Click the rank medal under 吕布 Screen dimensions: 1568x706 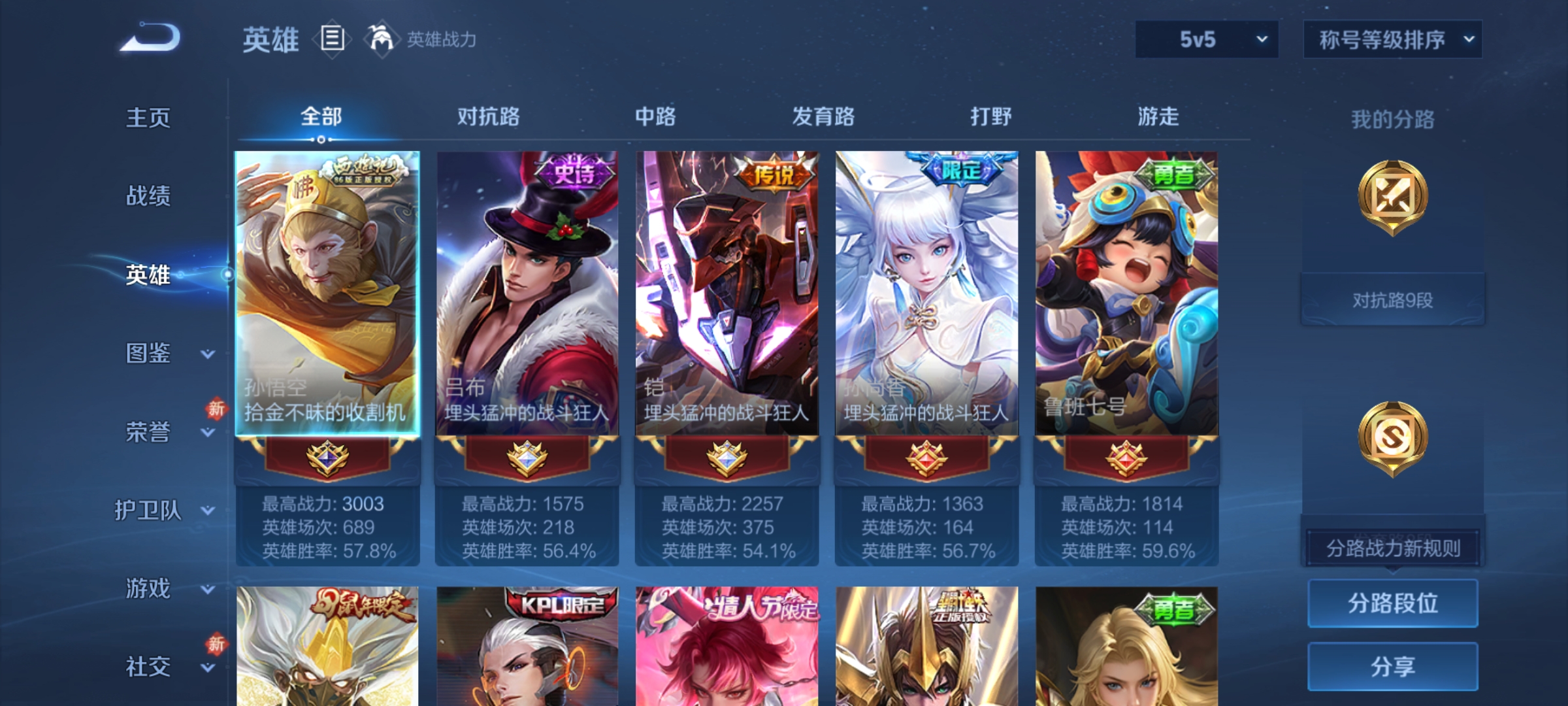(x=527, y=458)
